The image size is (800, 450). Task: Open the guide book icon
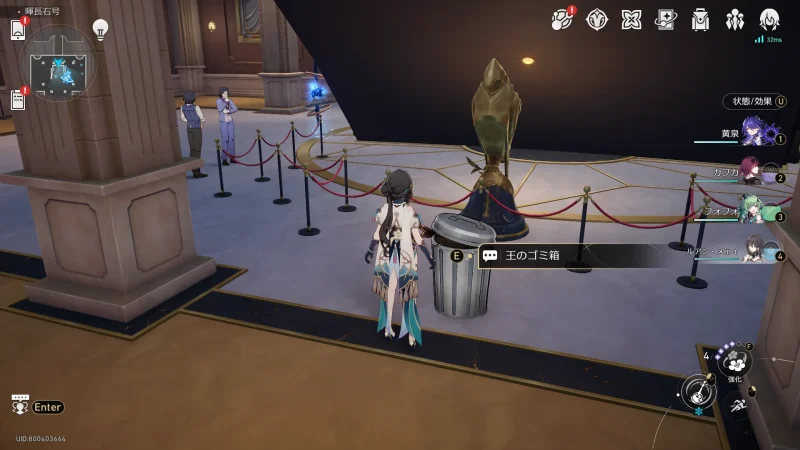coord(666,19)
